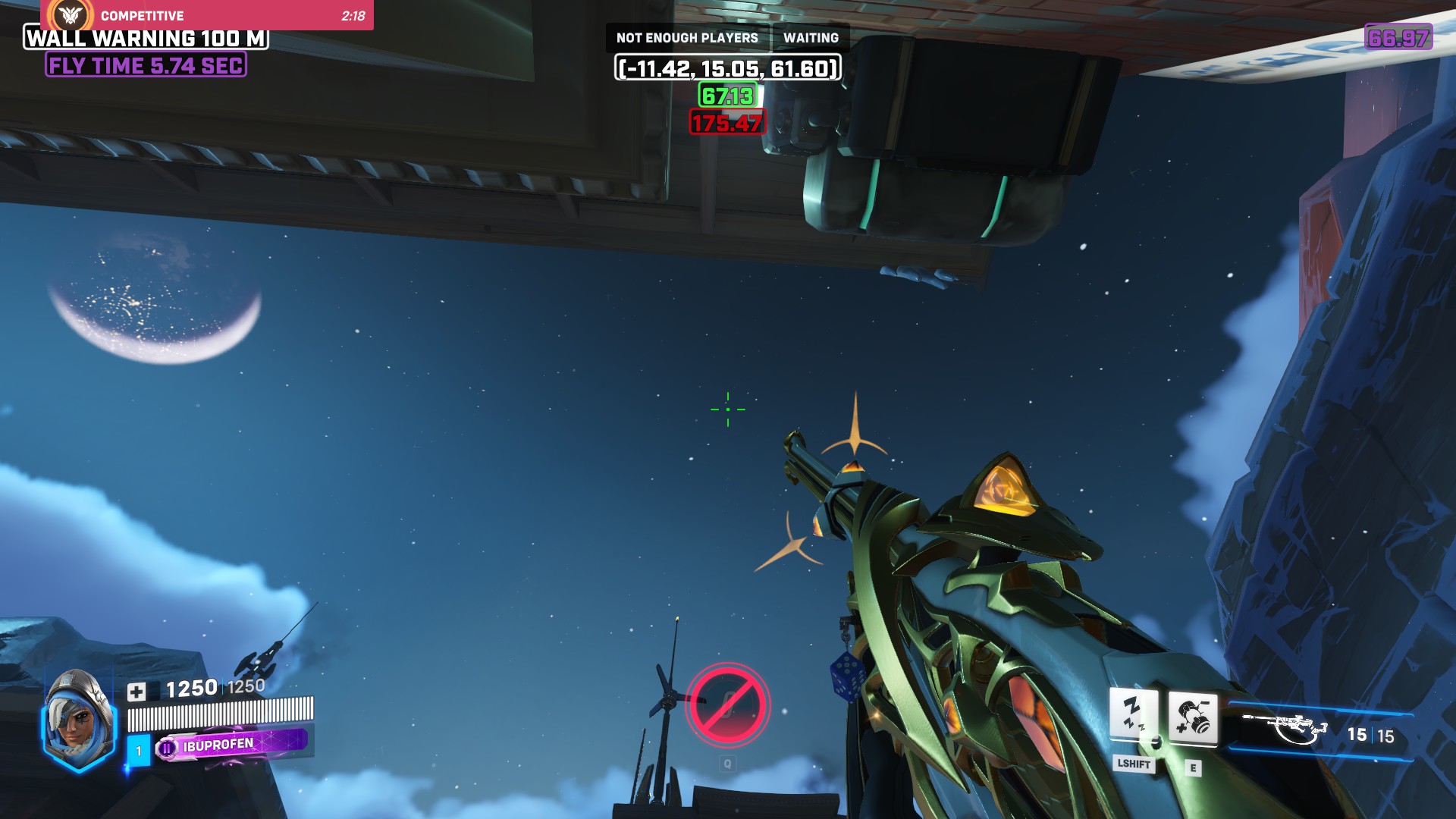The width and height of the screenshot is (1456, 819).
Task: Select the Ana hero portrait
Action: (x=78, y=720)
